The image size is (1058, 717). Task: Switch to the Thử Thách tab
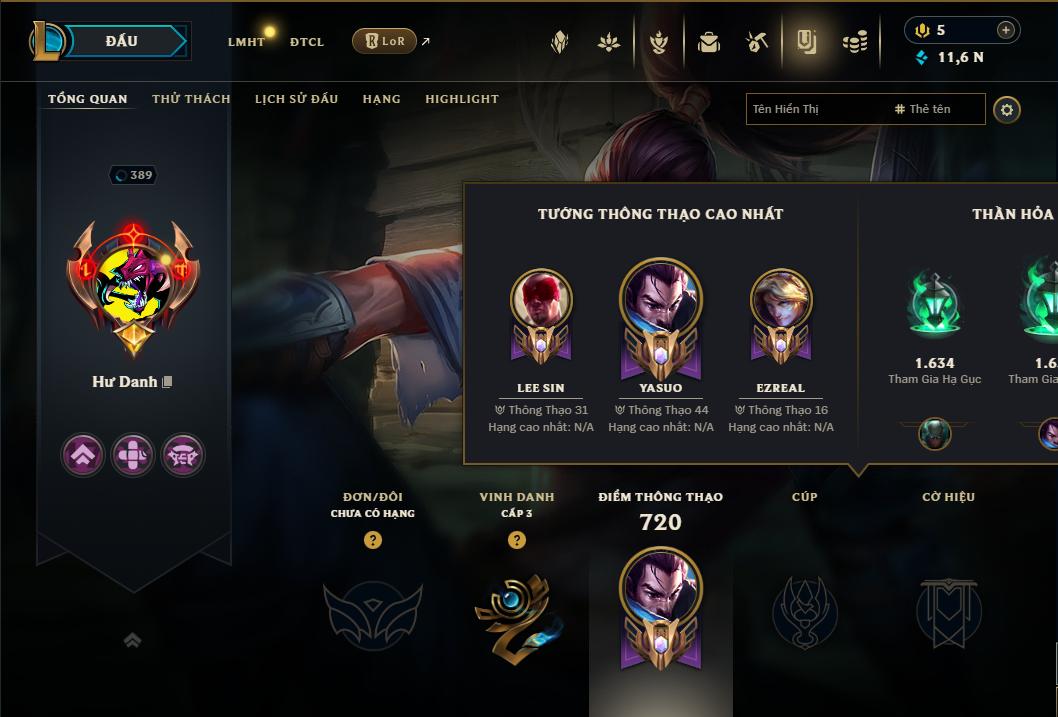[191, 99]
